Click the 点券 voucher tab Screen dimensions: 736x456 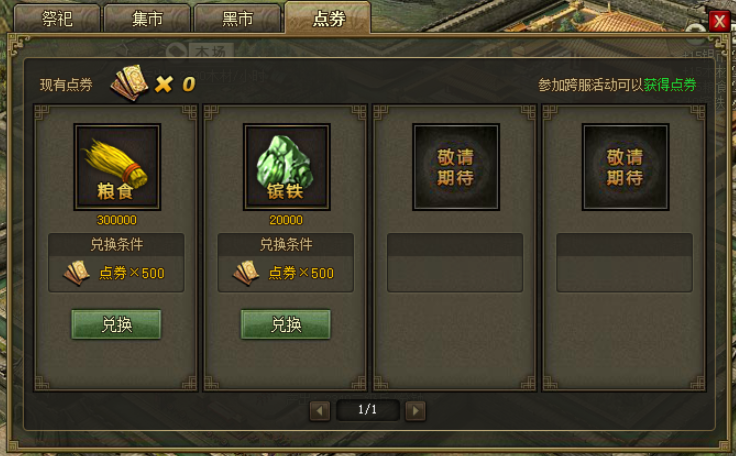point(328,18)
